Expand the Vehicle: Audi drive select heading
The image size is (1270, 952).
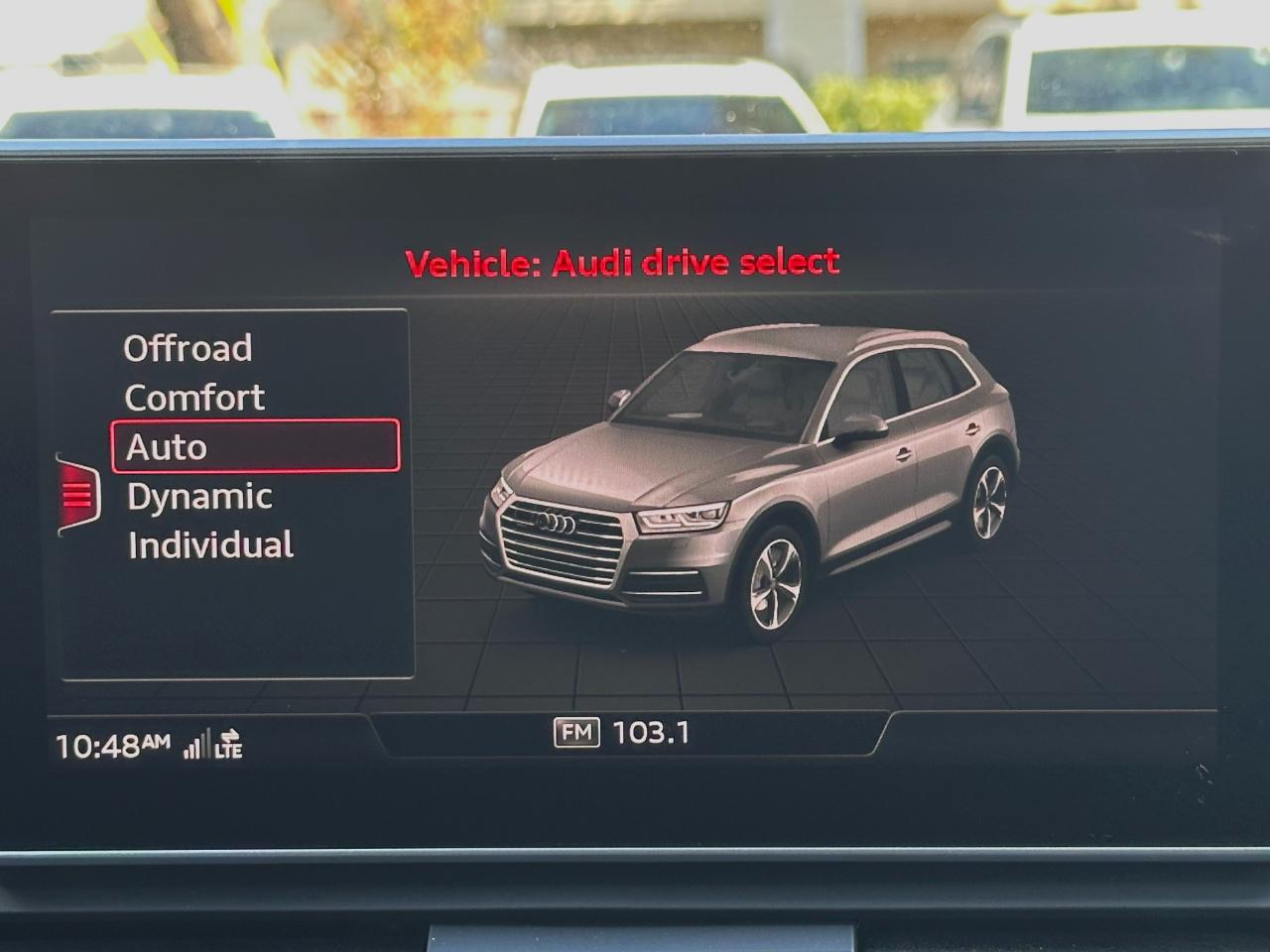pos(623,262)
